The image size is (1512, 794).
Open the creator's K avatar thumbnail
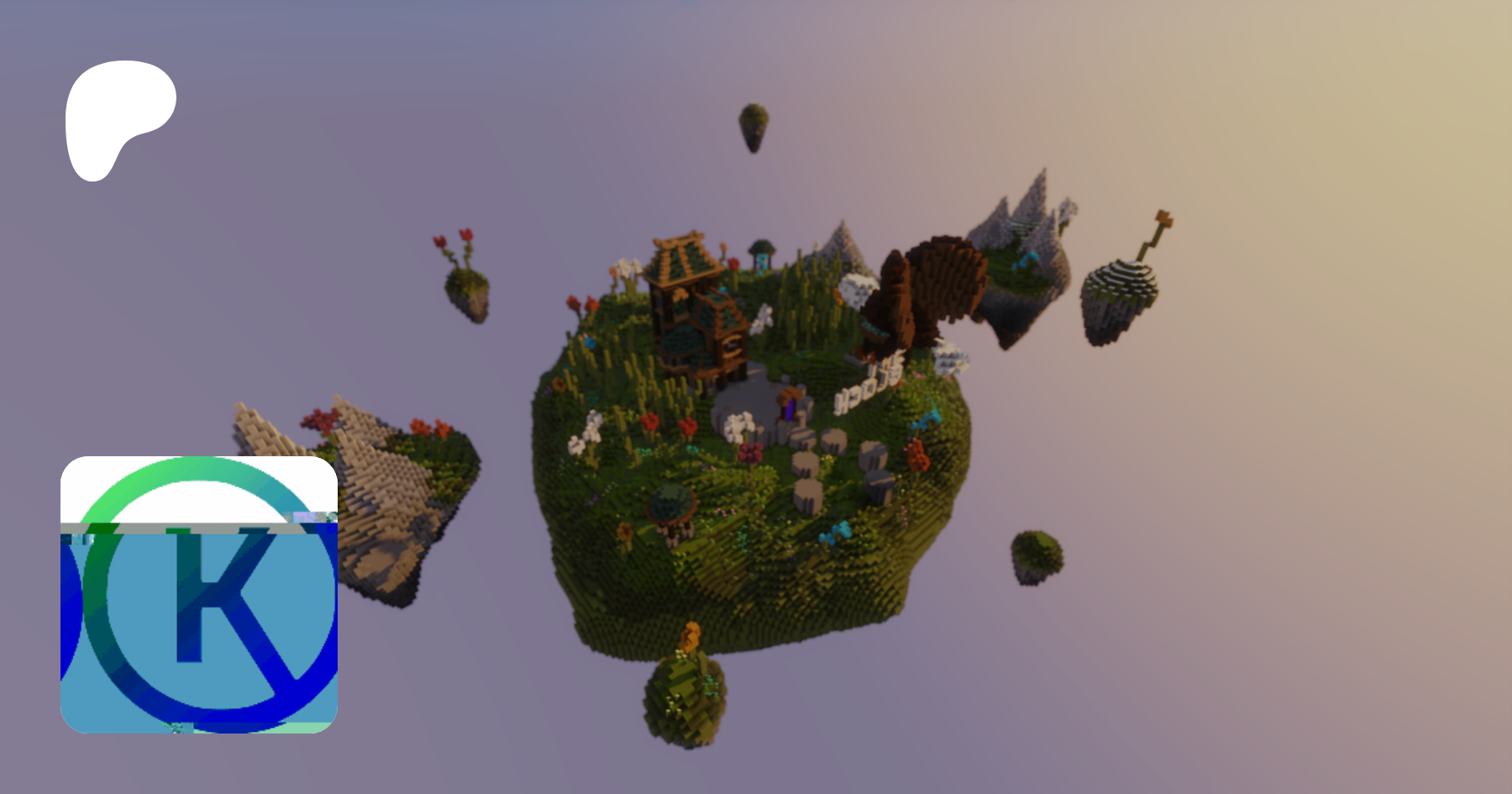[199, 595]
